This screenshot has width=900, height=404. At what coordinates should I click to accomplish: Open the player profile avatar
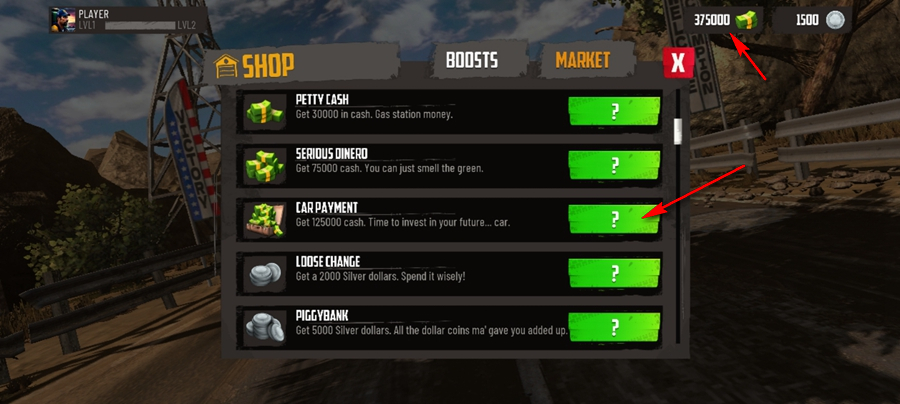(62, 19)
